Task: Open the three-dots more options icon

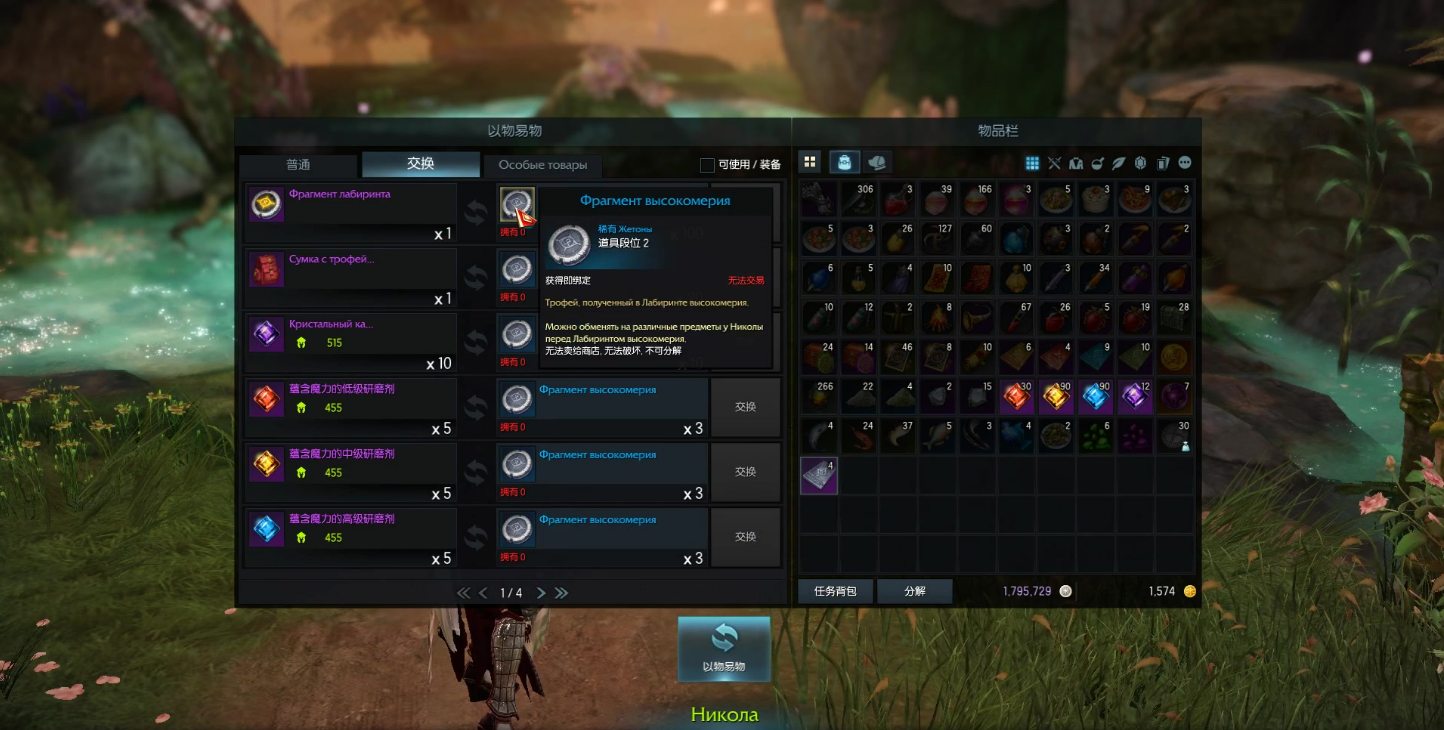Action: (x=1185, y=163)
